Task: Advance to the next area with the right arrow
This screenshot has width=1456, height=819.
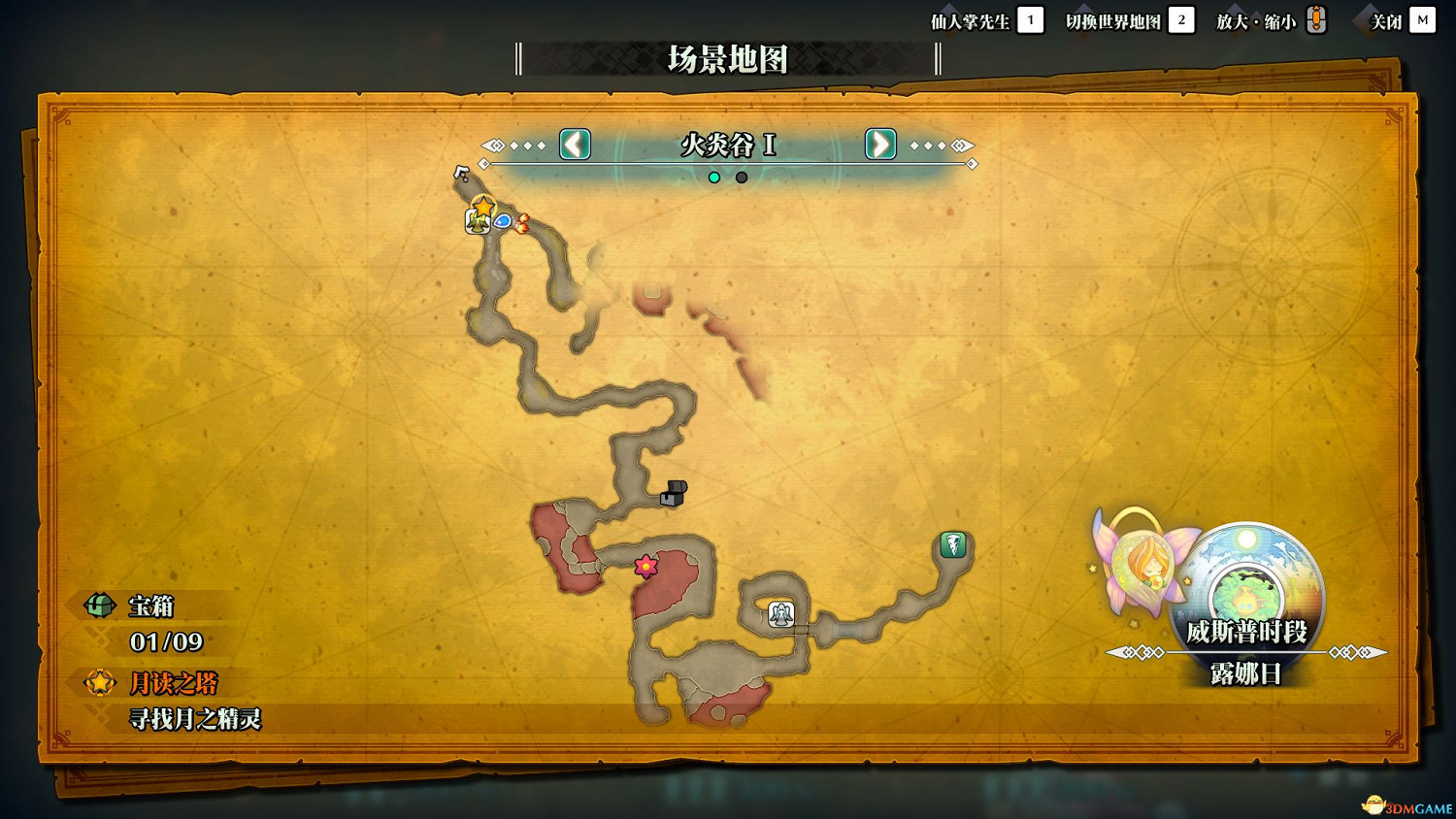Action: point(879,145)
